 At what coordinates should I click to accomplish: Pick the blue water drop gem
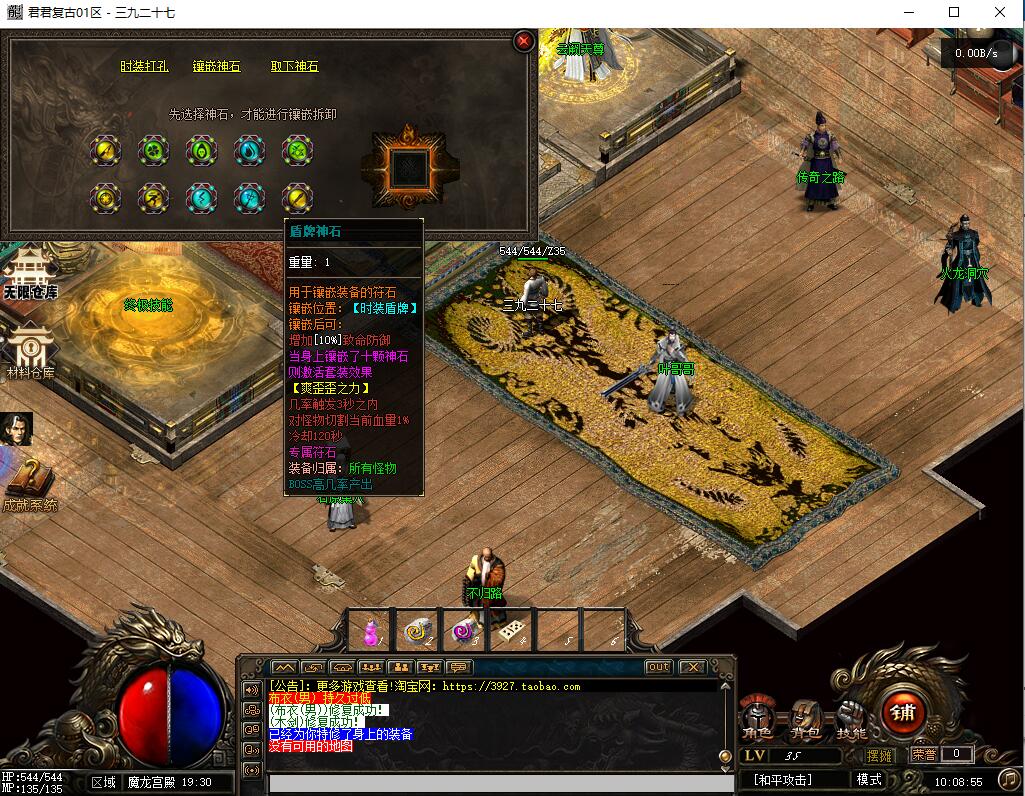click(249, 151)
